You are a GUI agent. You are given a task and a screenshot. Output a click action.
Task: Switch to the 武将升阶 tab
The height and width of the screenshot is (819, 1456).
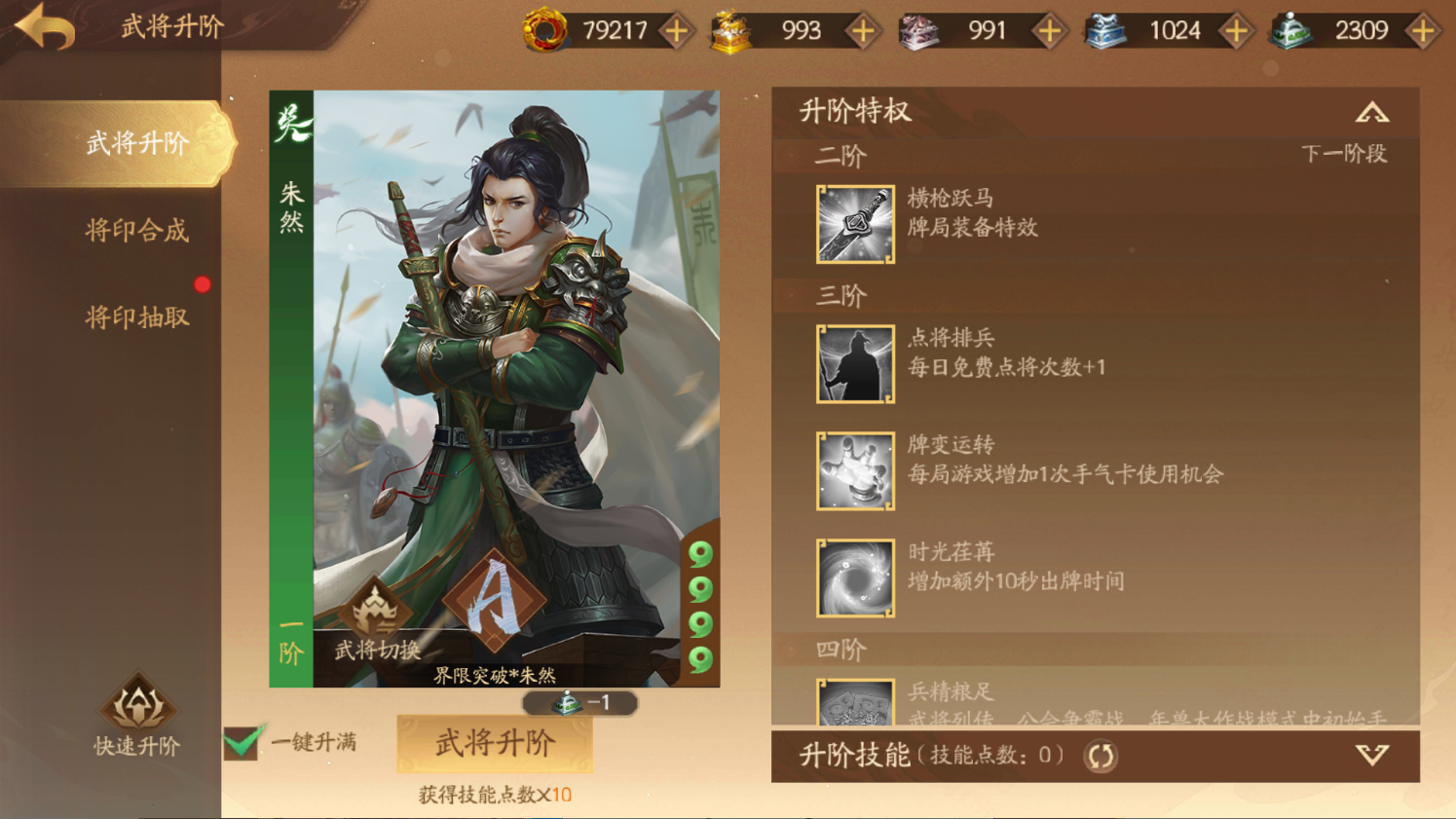pos(137,144)
